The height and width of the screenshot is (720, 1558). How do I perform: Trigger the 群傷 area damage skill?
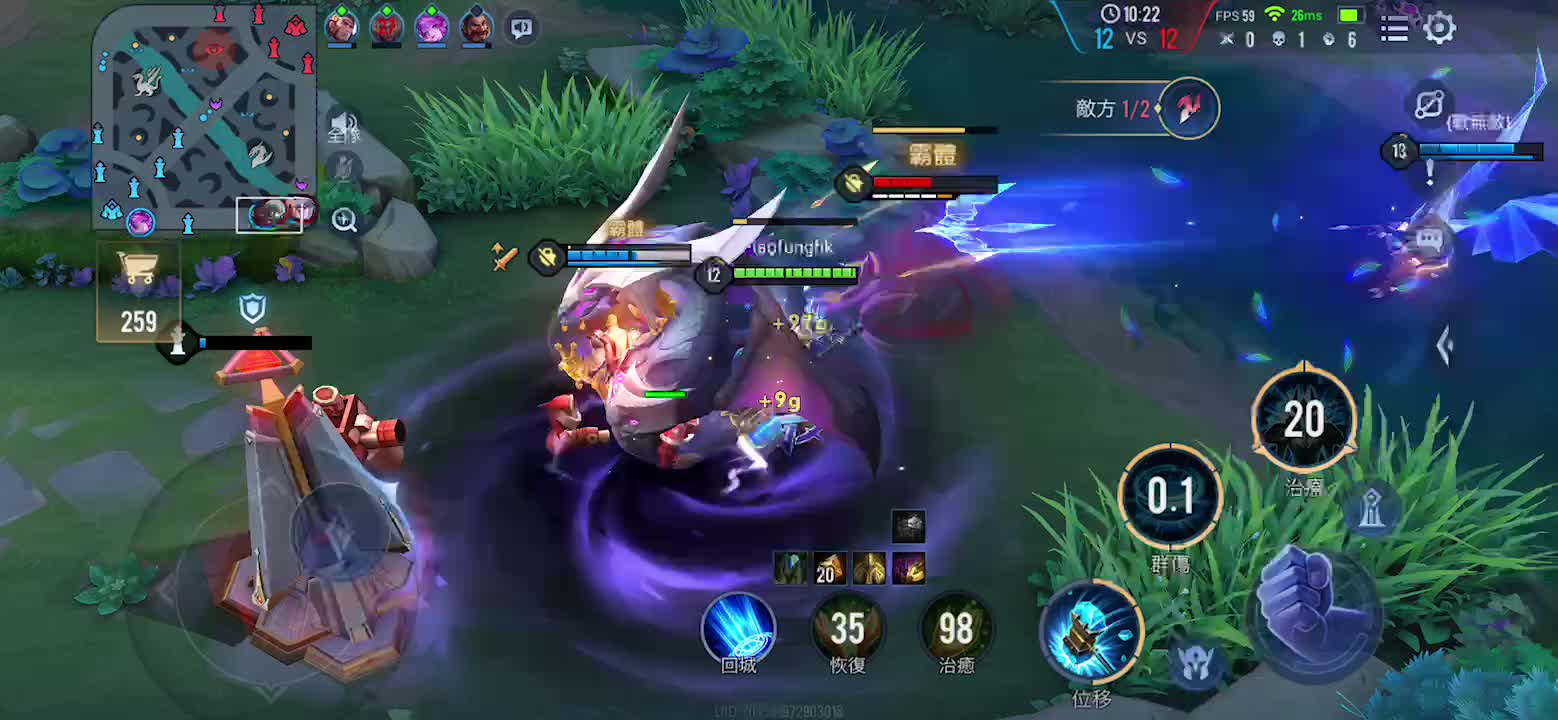point(1170,497)
